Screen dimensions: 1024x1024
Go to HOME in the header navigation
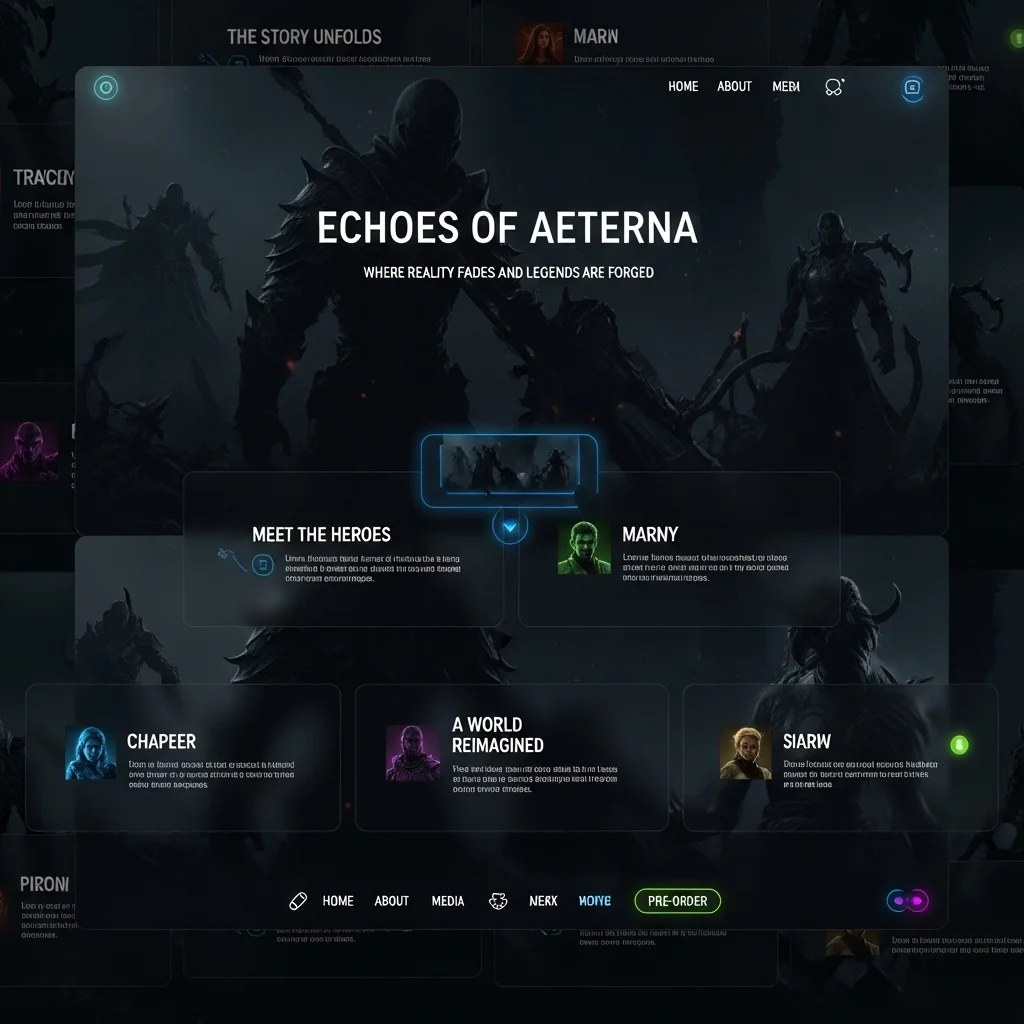coord(683,87)
